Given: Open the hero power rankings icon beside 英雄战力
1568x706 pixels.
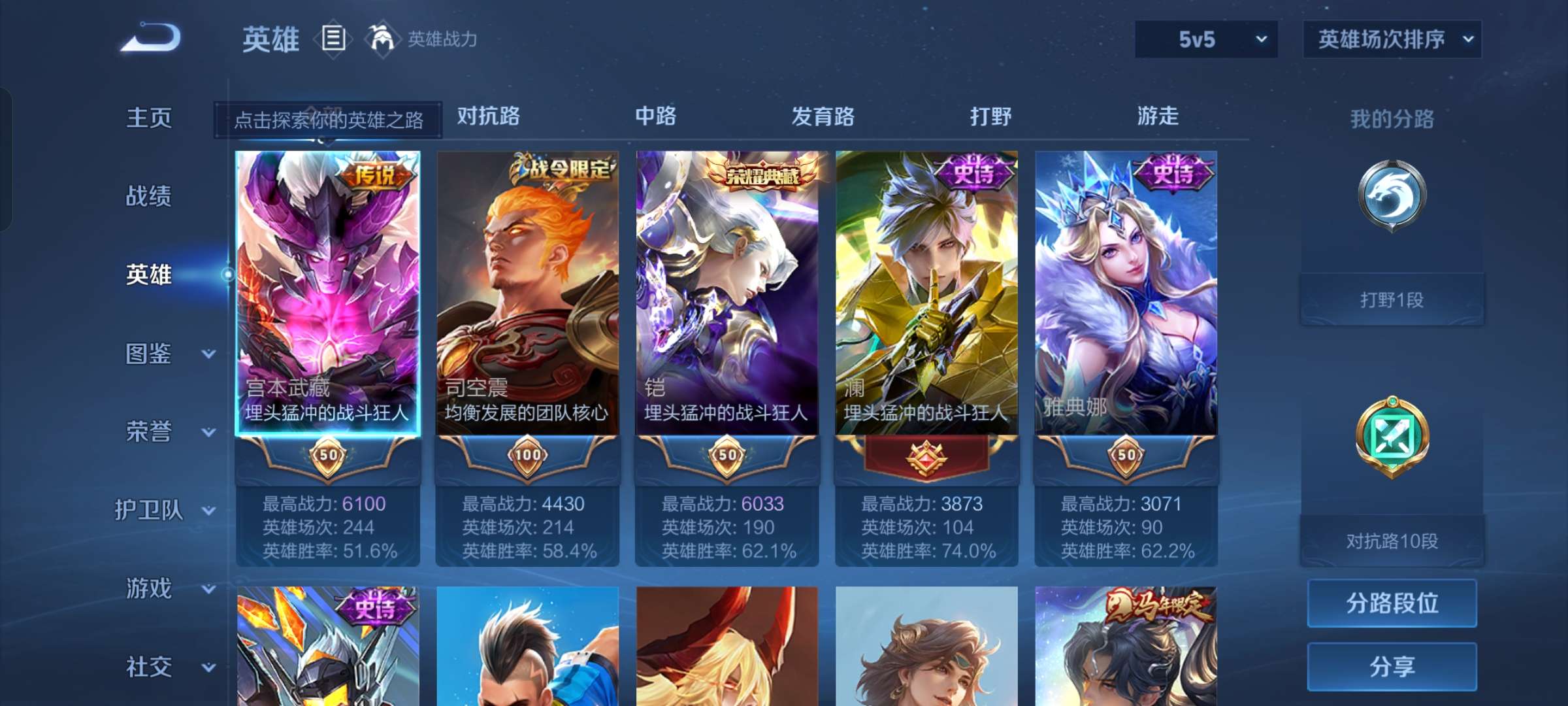Looking at the screenshot, I should 381,39.
